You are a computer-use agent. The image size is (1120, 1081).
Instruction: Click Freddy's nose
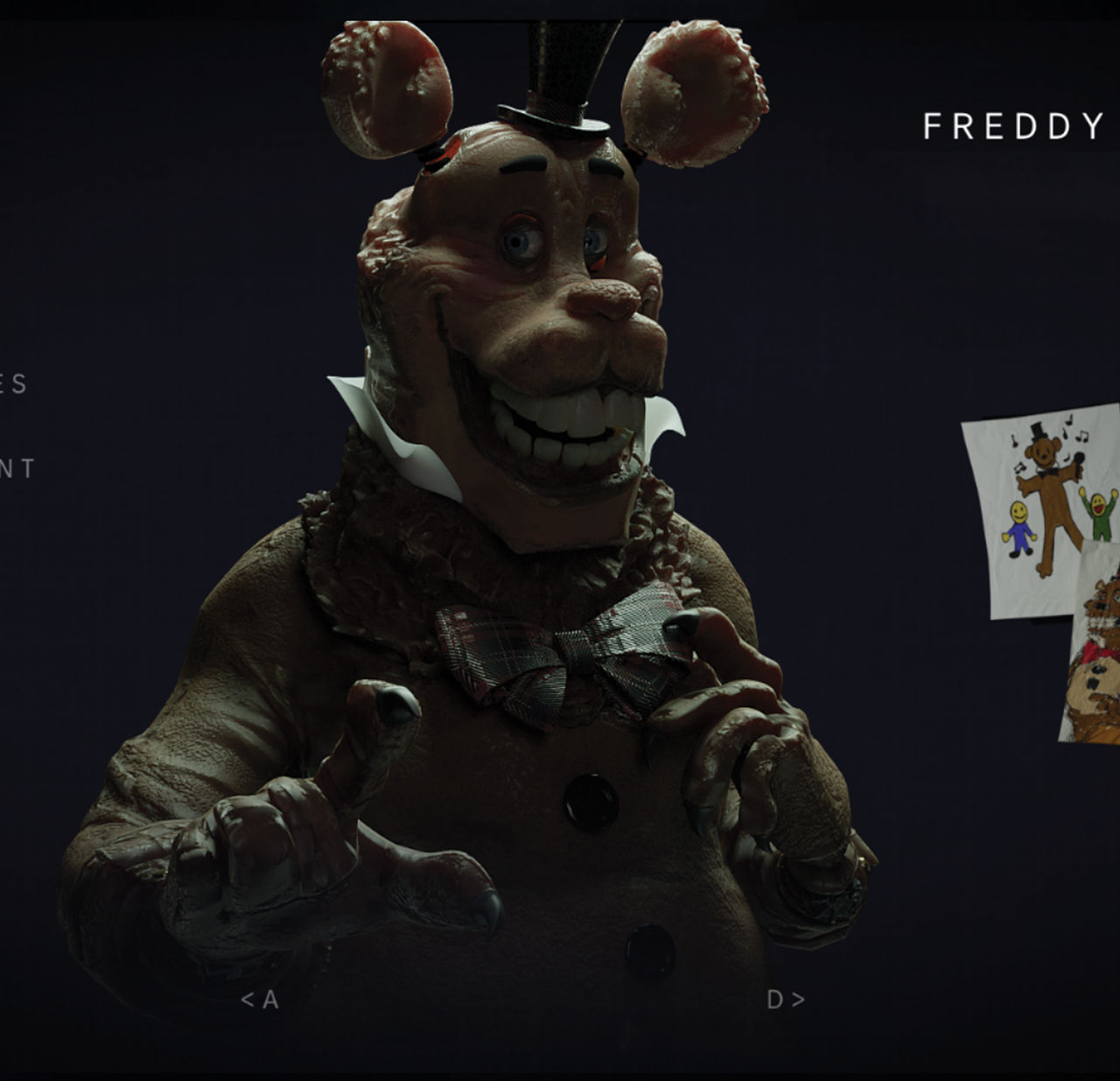coord(604,298)
